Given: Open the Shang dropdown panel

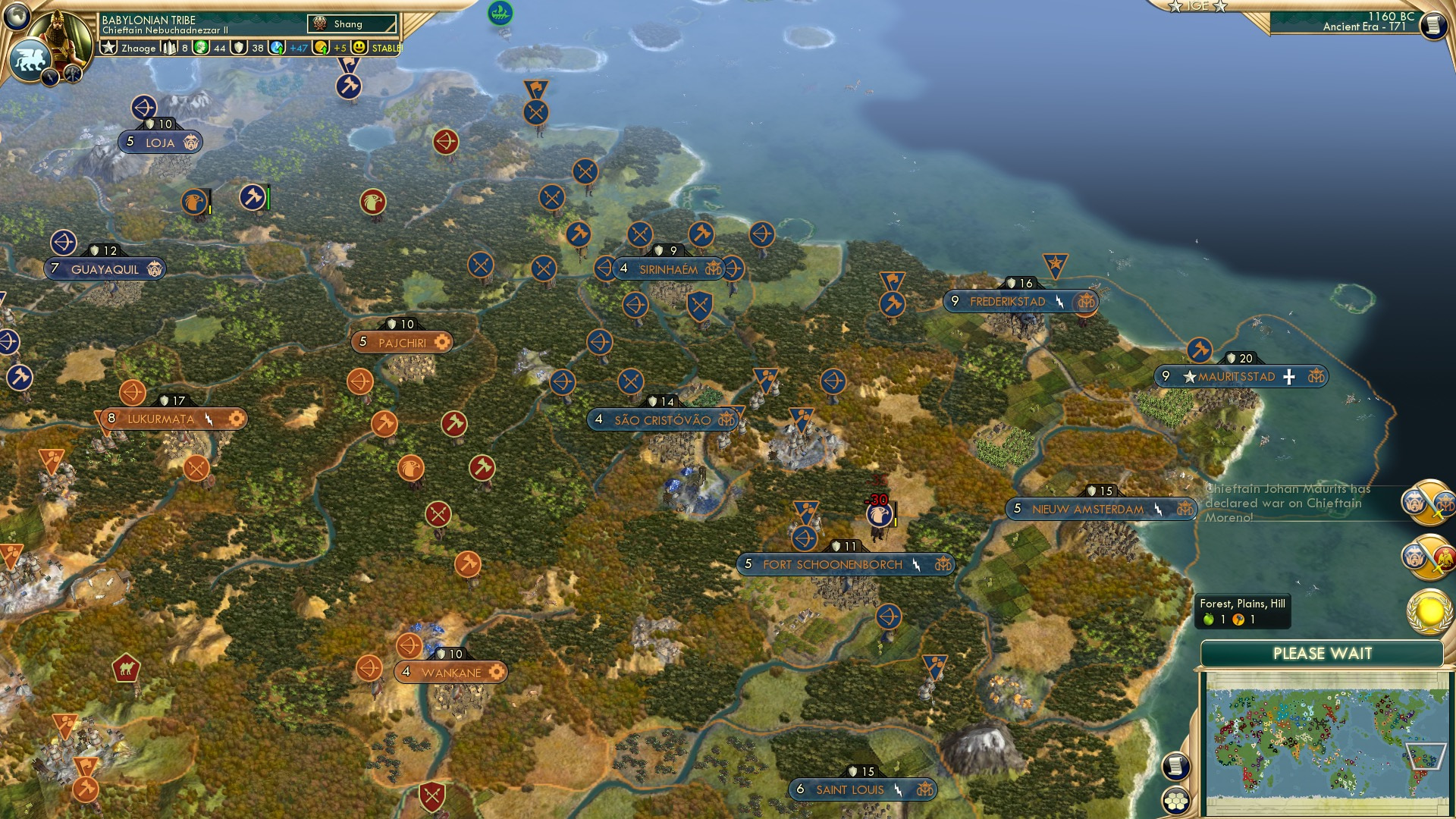Looking at the screenshot, I should (x=353, y=24).
